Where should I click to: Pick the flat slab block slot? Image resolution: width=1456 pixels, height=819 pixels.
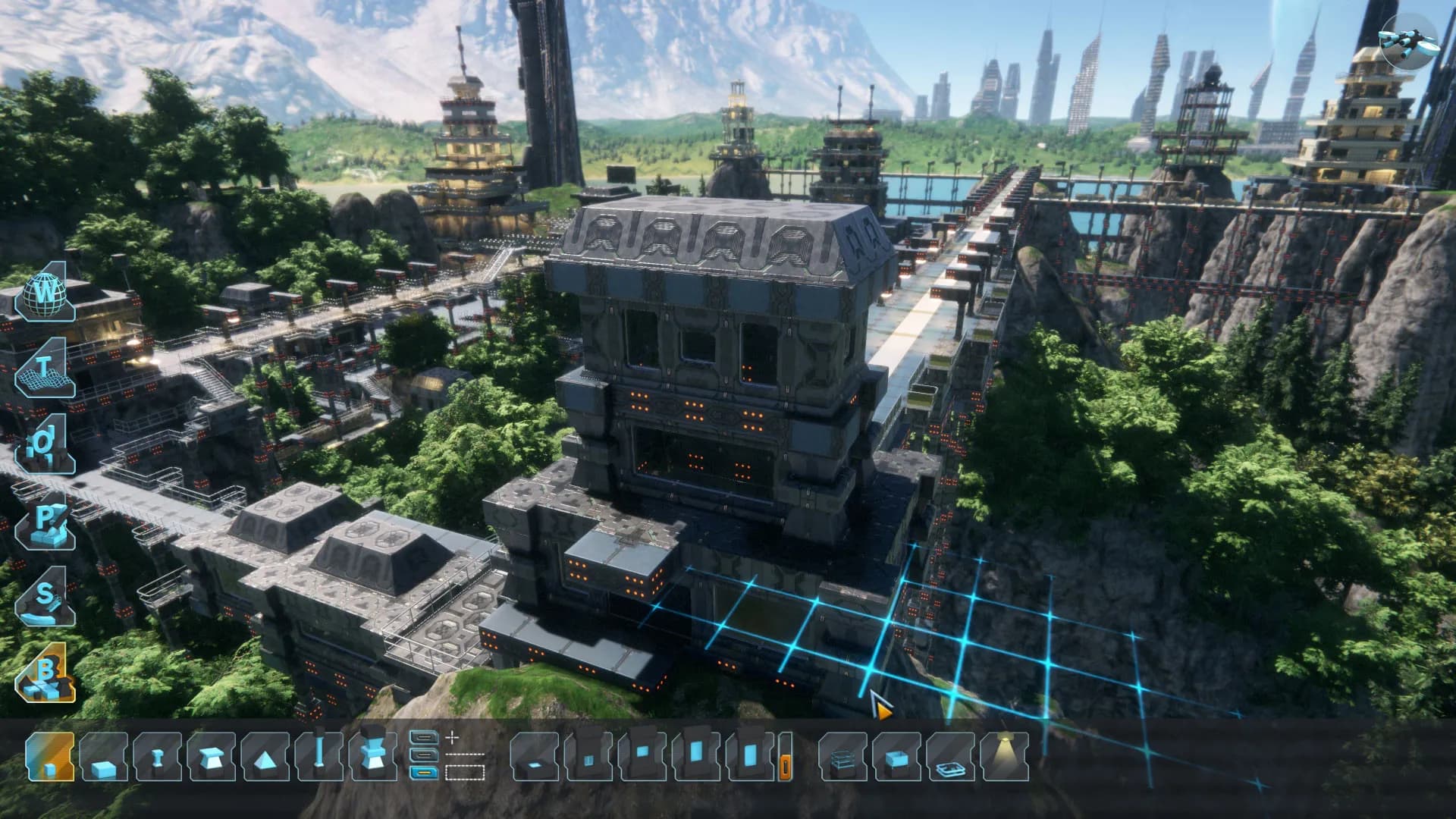coord(103,756)
